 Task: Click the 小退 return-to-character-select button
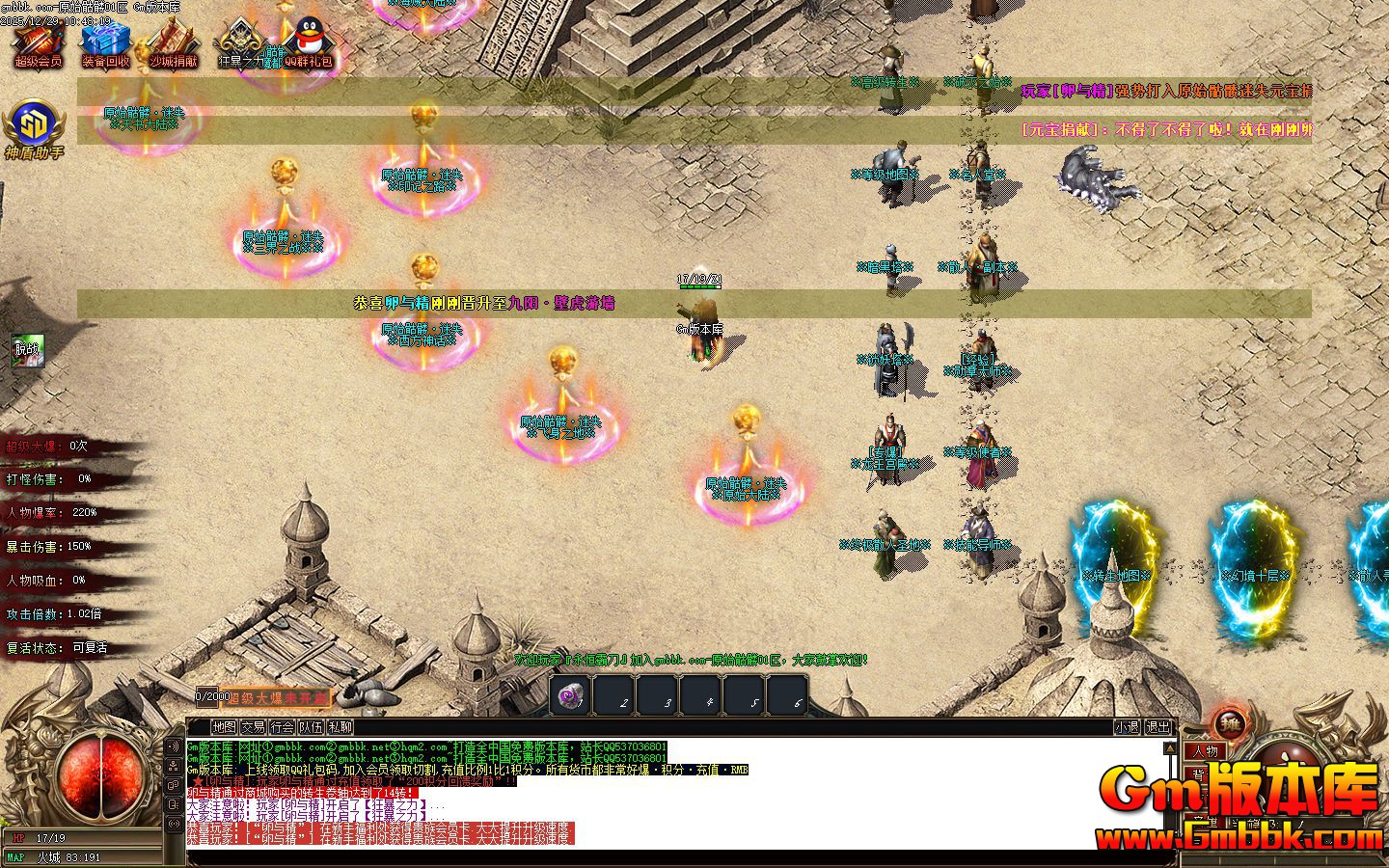tap(1127, 727)
